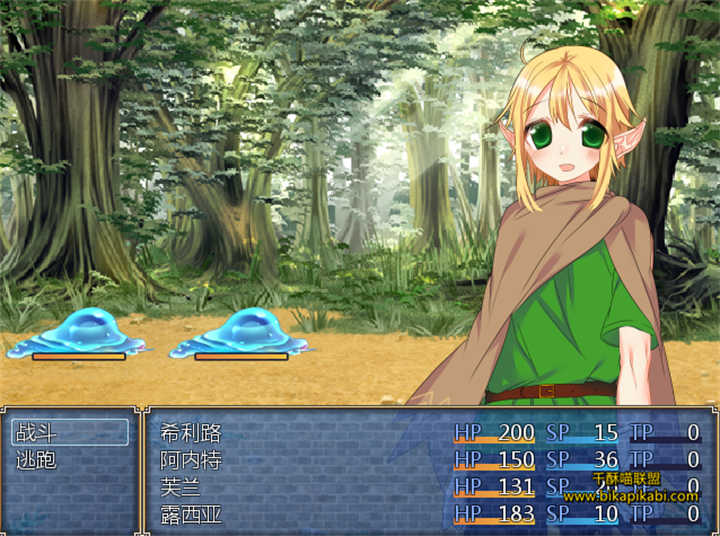Choose the 战斗 (Fight) command

pos(69,432)
